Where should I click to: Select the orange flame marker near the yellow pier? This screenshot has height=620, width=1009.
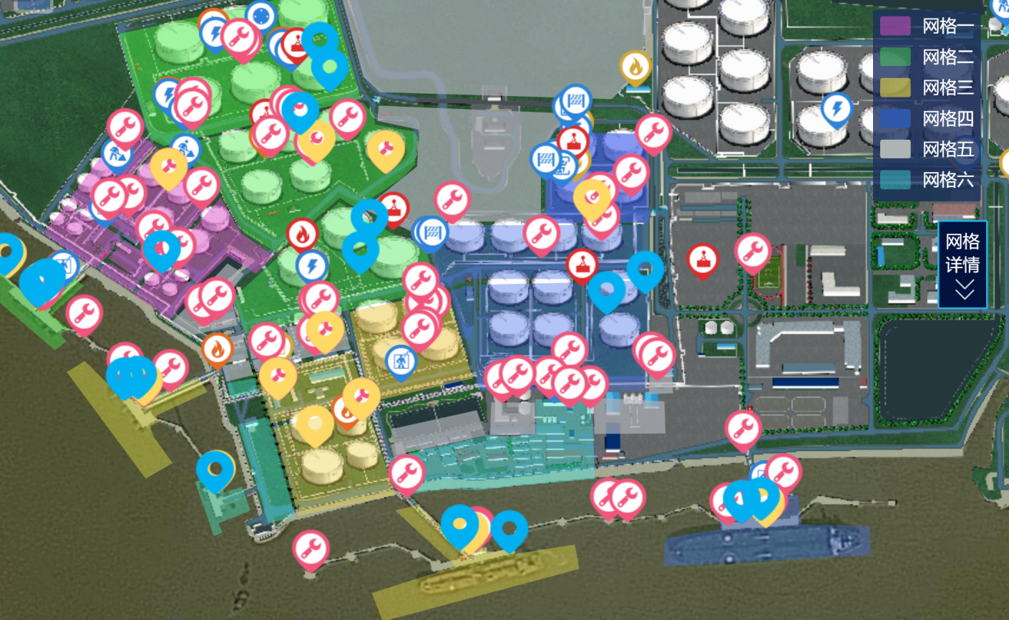click(217, 349)
